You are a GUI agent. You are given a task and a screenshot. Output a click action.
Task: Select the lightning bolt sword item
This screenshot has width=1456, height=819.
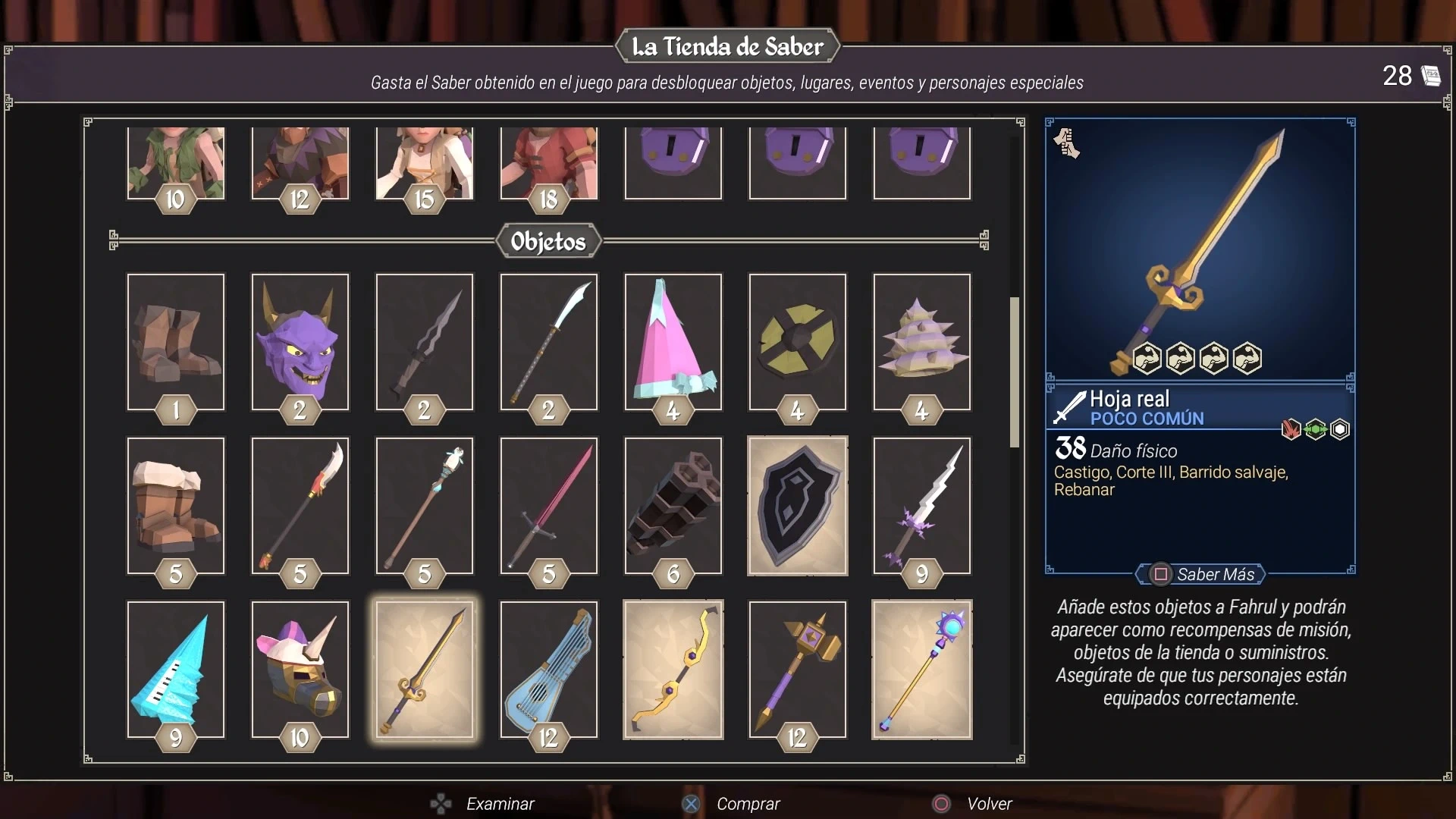point(921,505)
